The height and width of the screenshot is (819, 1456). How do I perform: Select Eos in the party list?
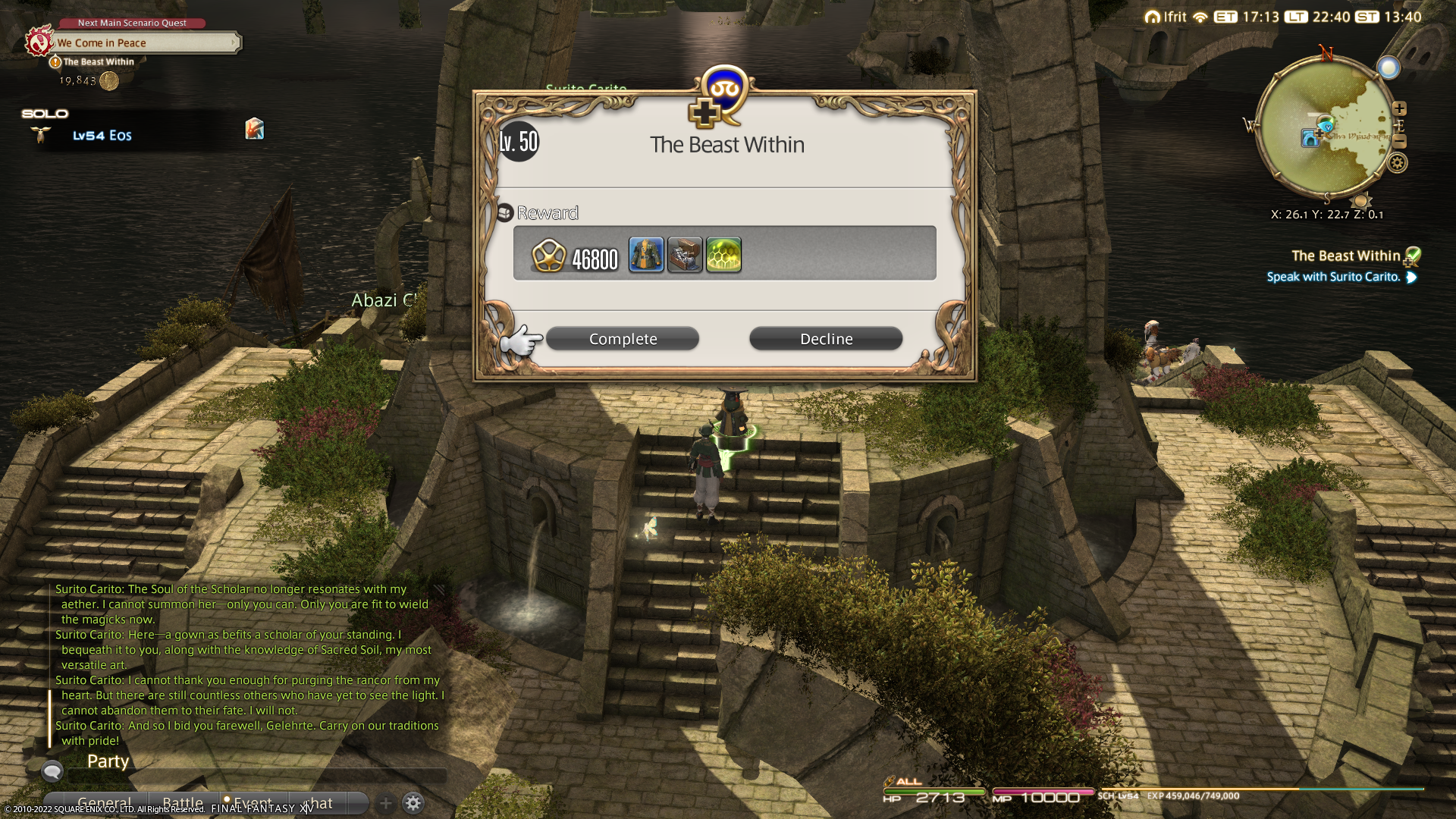[102, 136]
